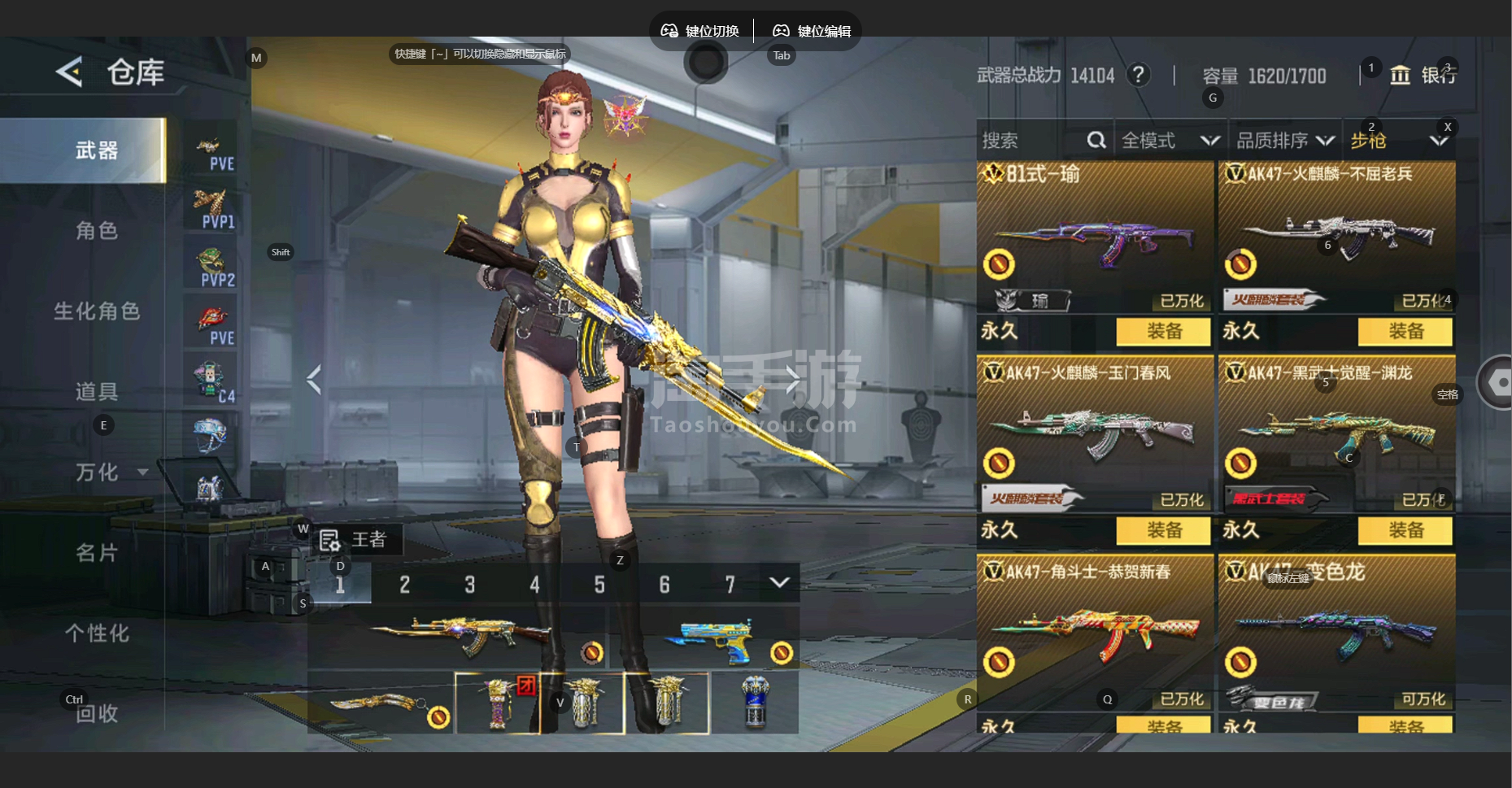Equip AK47-火麒麟-玉门春风
Image resolution: width=1512 pixels, height=788 pixels.
coord(1163,530)
